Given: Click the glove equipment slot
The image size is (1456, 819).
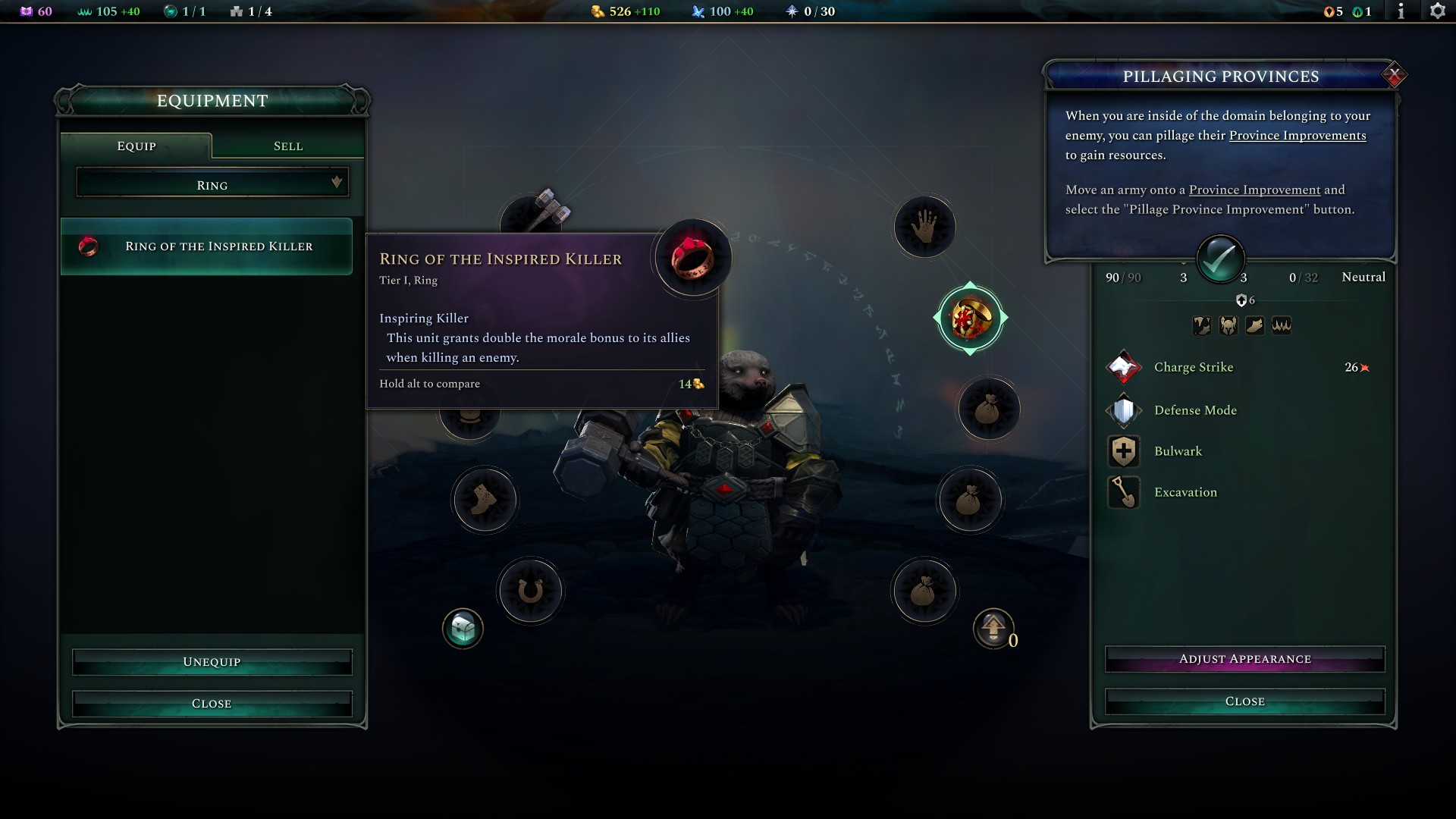Looking at the screenshot, I should click(x=924, y=226).
